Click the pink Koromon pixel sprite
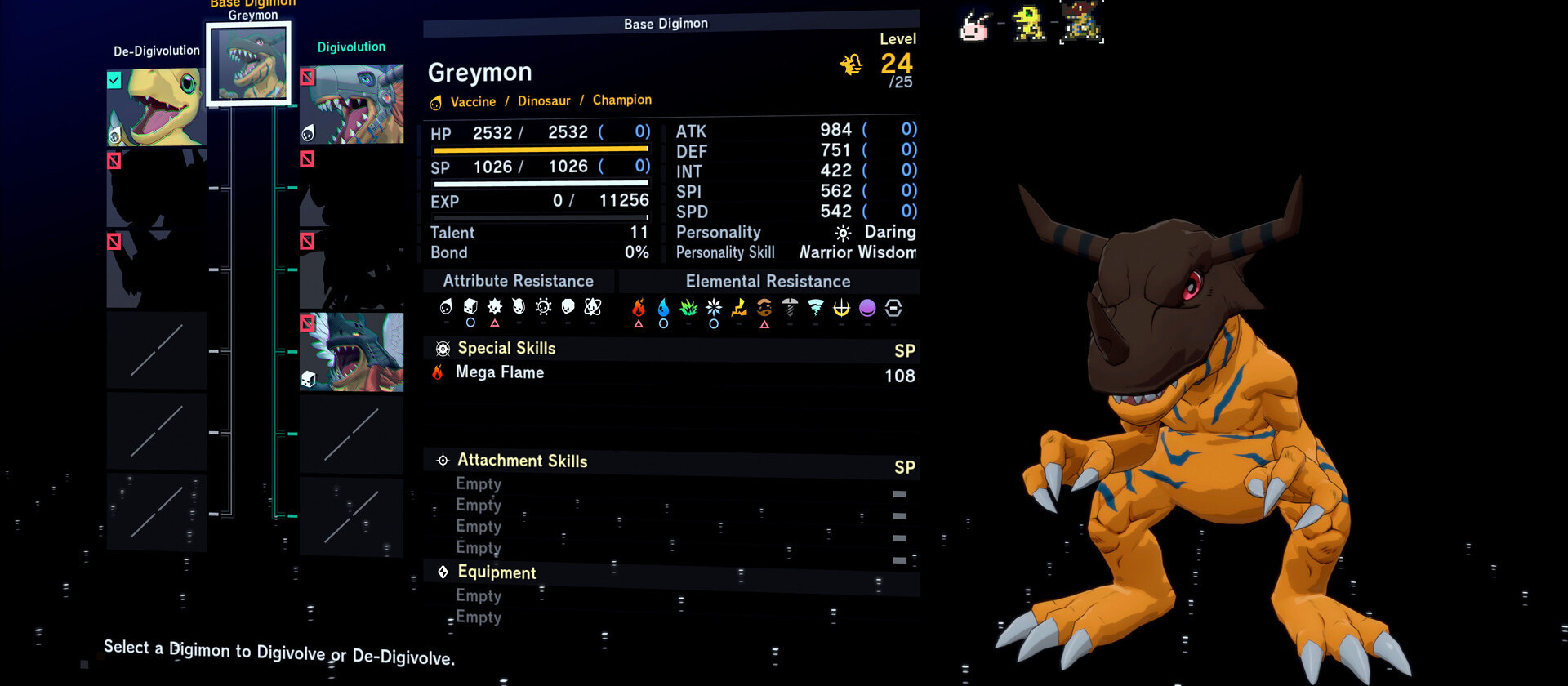Image resolution: width=1568 pixels, height=686 pixels. point(974,25)
